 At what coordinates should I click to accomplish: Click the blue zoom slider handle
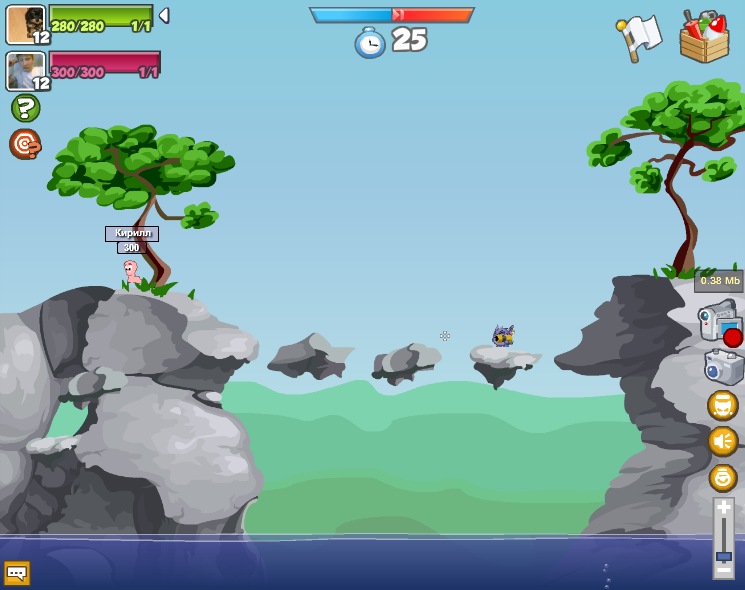point(723,556)
